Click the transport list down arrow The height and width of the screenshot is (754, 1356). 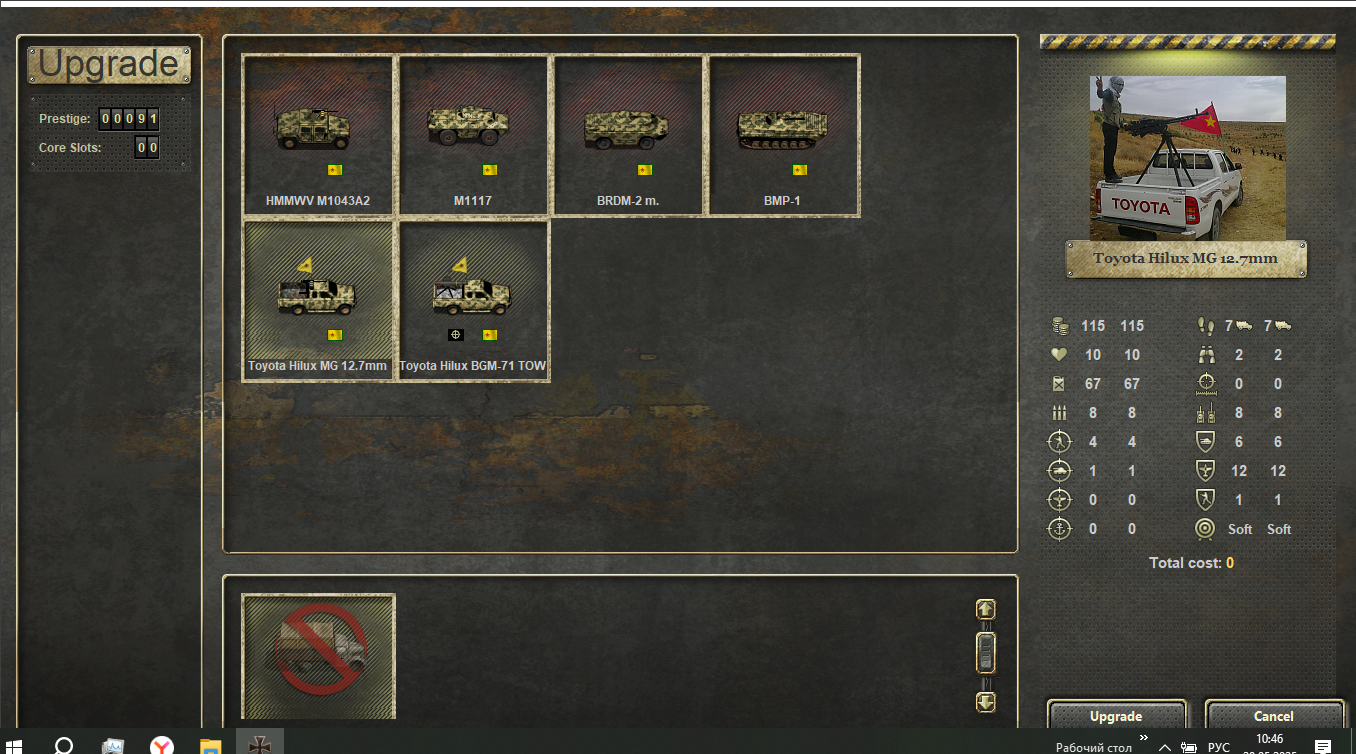tap(986, 701)
